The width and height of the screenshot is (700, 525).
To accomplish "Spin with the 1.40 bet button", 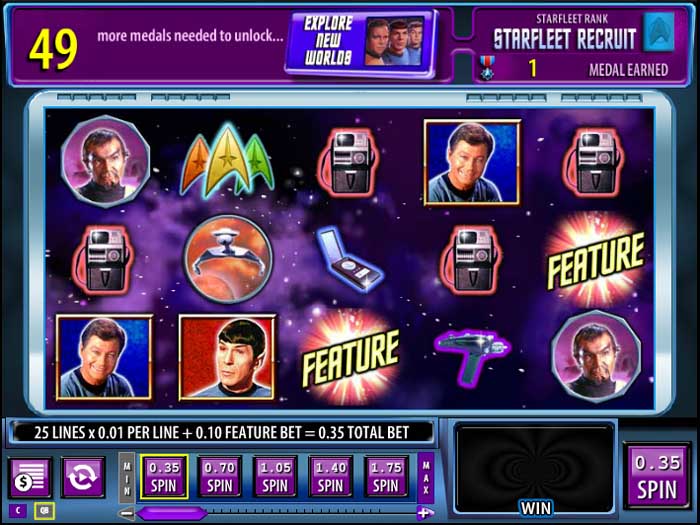I will tap(330, 476).
